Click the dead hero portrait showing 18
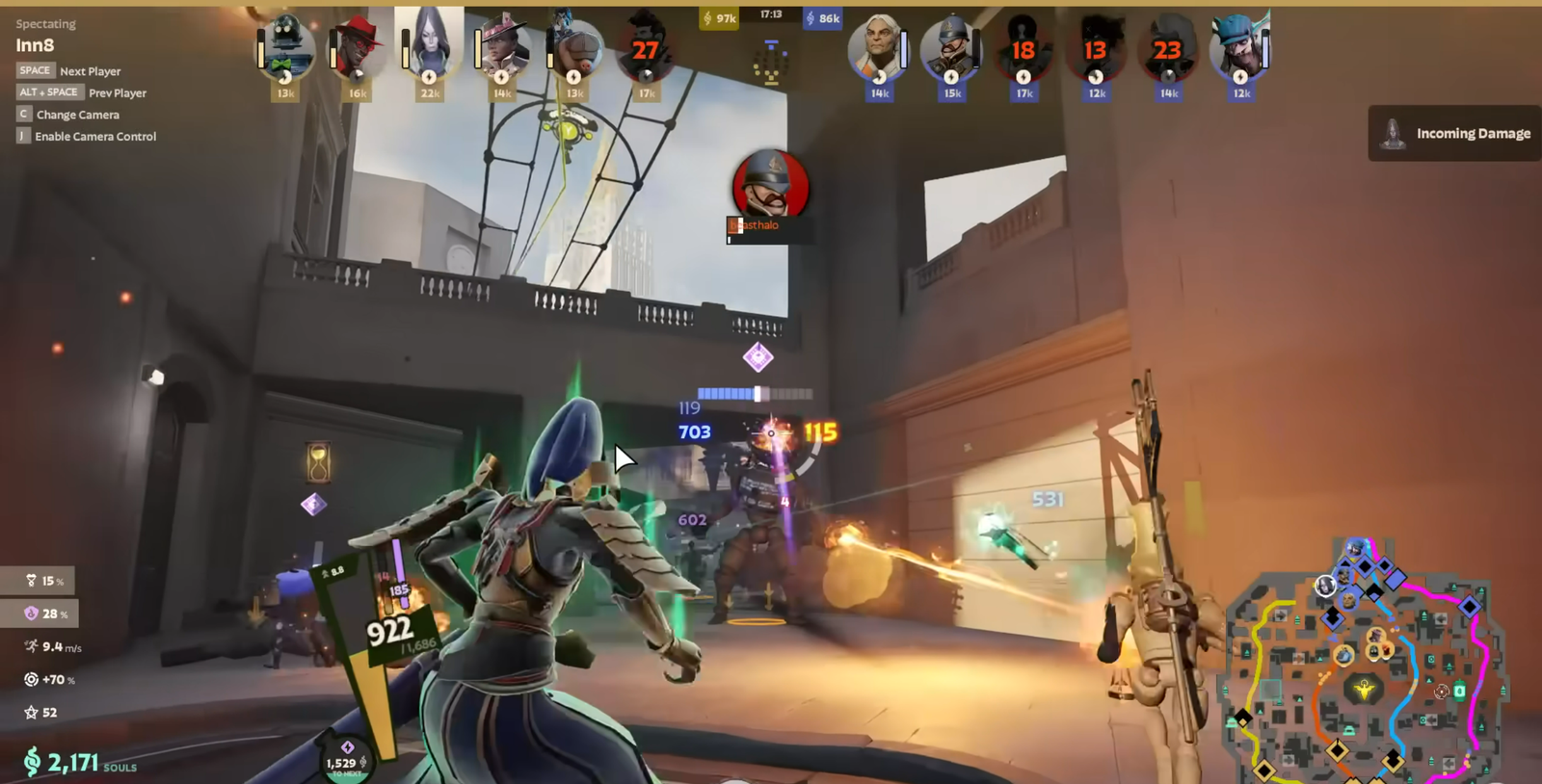The image size is (1542, 784). (1024, 50)
